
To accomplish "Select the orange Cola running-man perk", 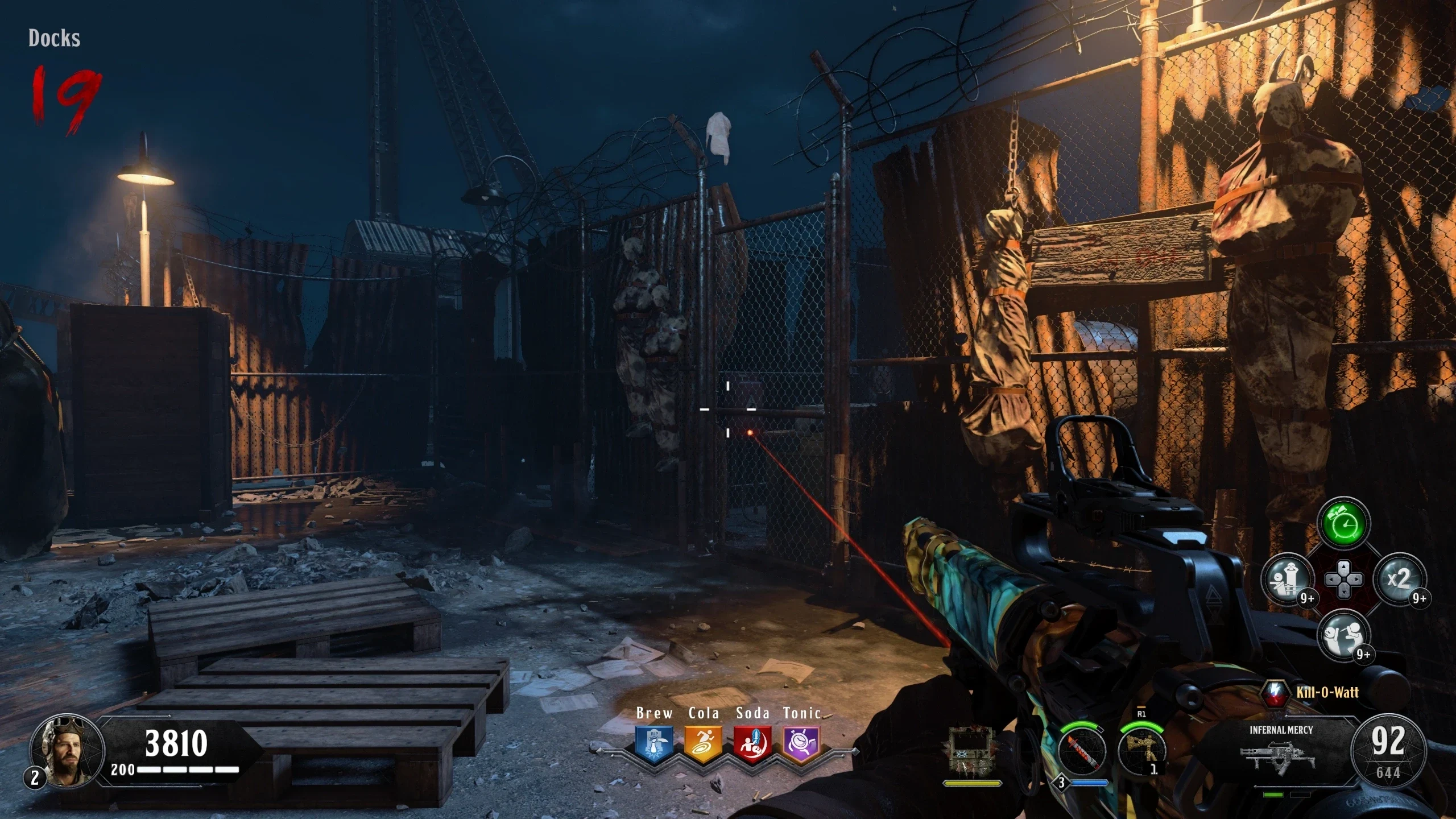I will (x=703, y=743).
